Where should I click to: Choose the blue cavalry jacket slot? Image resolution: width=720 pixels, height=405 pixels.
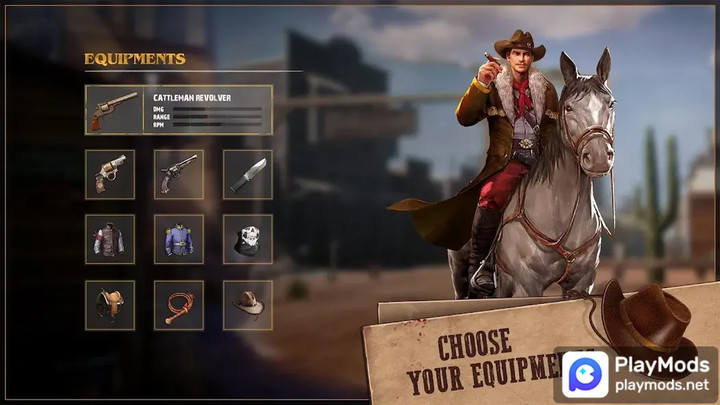[x=179, y=239]
